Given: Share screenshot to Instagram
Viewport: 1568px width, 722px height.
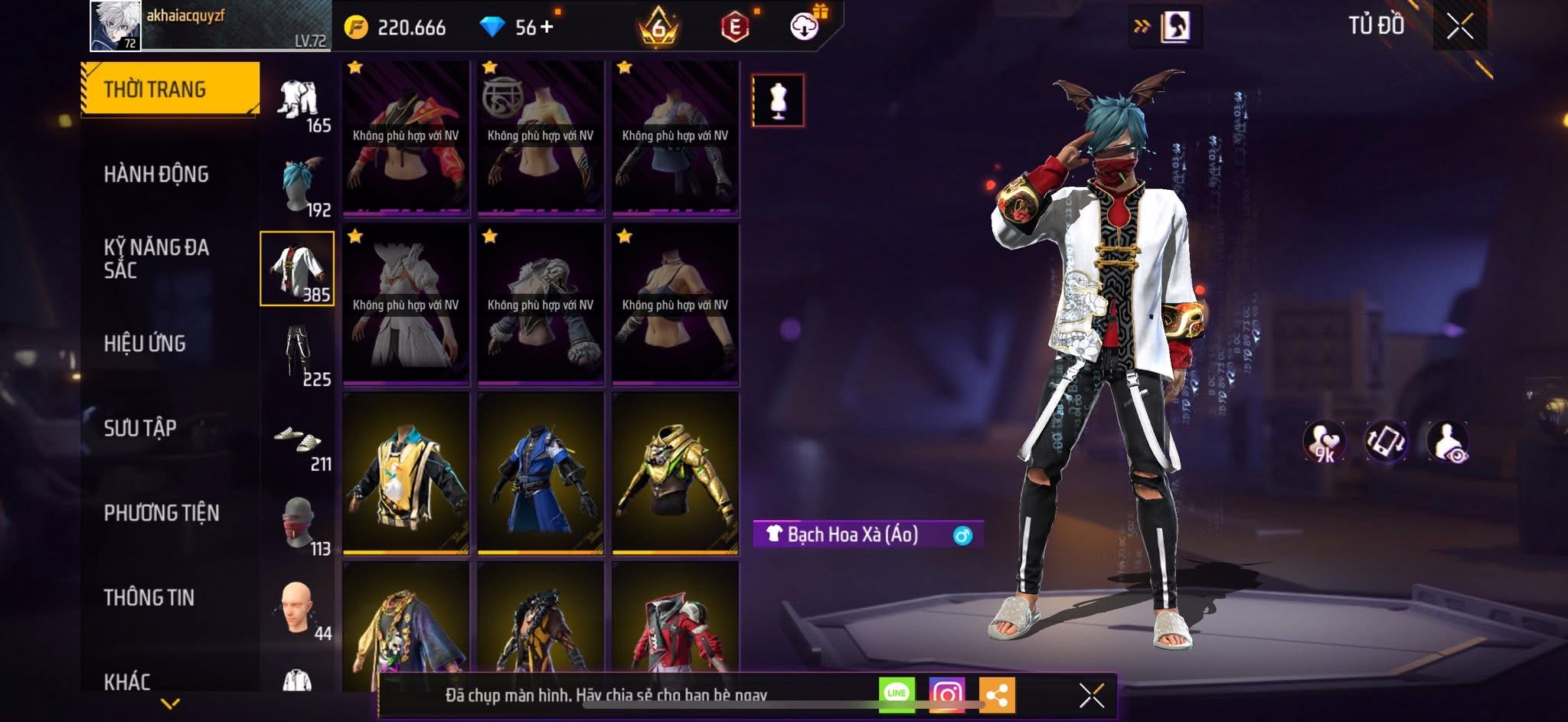Looking at the screenshot, I should coord(947,694).
